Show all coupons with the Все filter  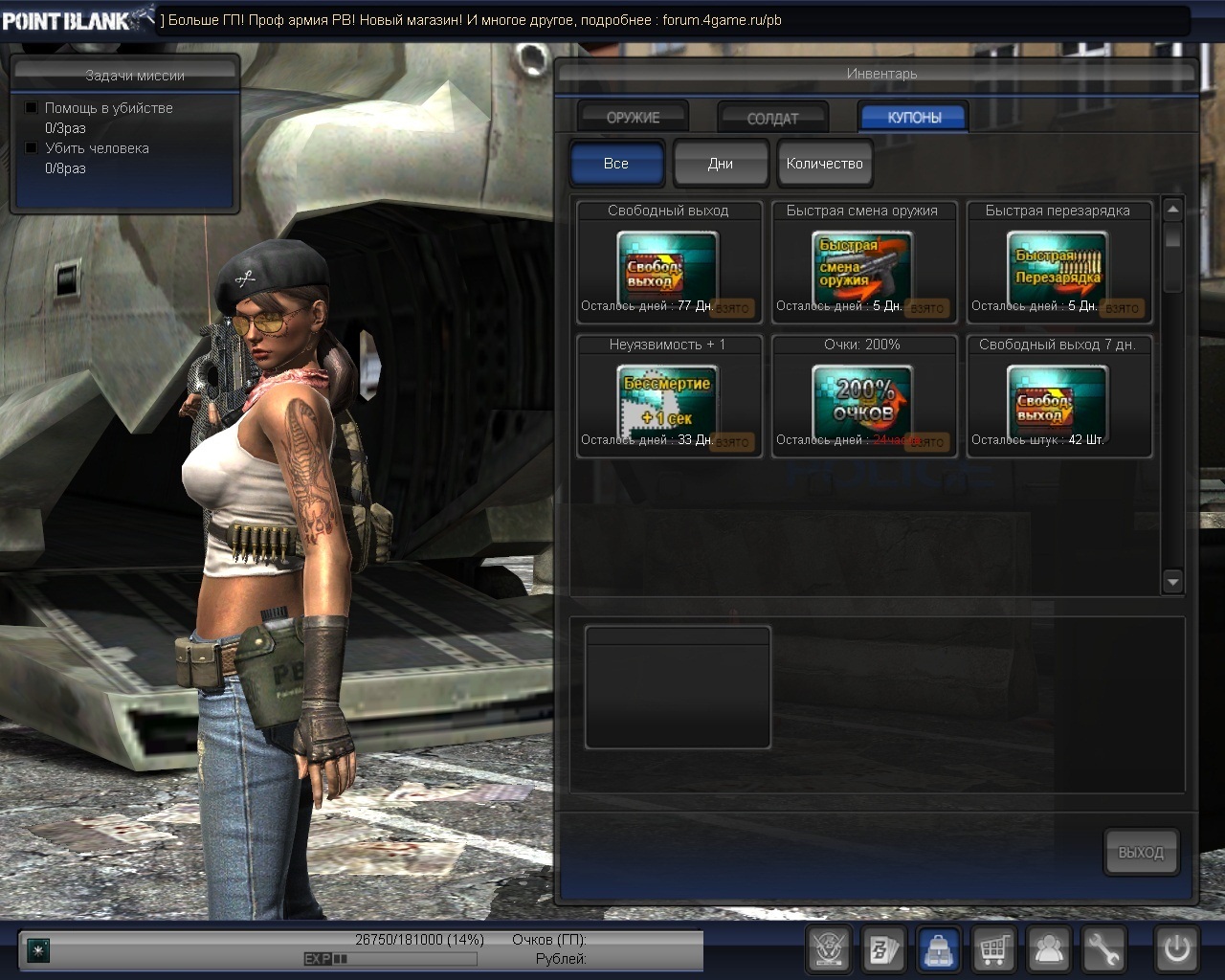point(616,164)
